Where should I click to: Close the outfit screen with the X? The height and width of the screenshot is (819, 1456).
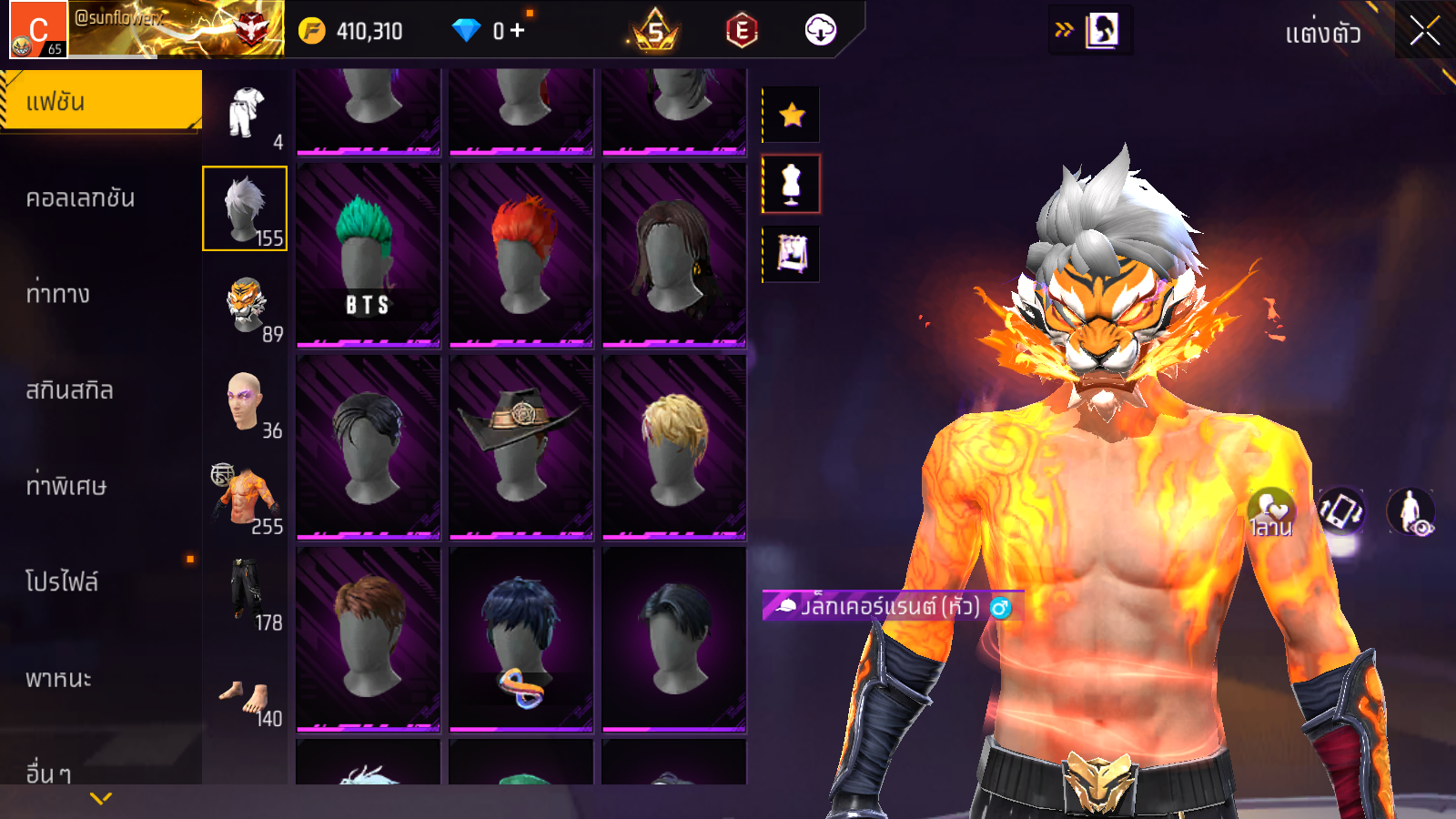tap(1424, 32)
